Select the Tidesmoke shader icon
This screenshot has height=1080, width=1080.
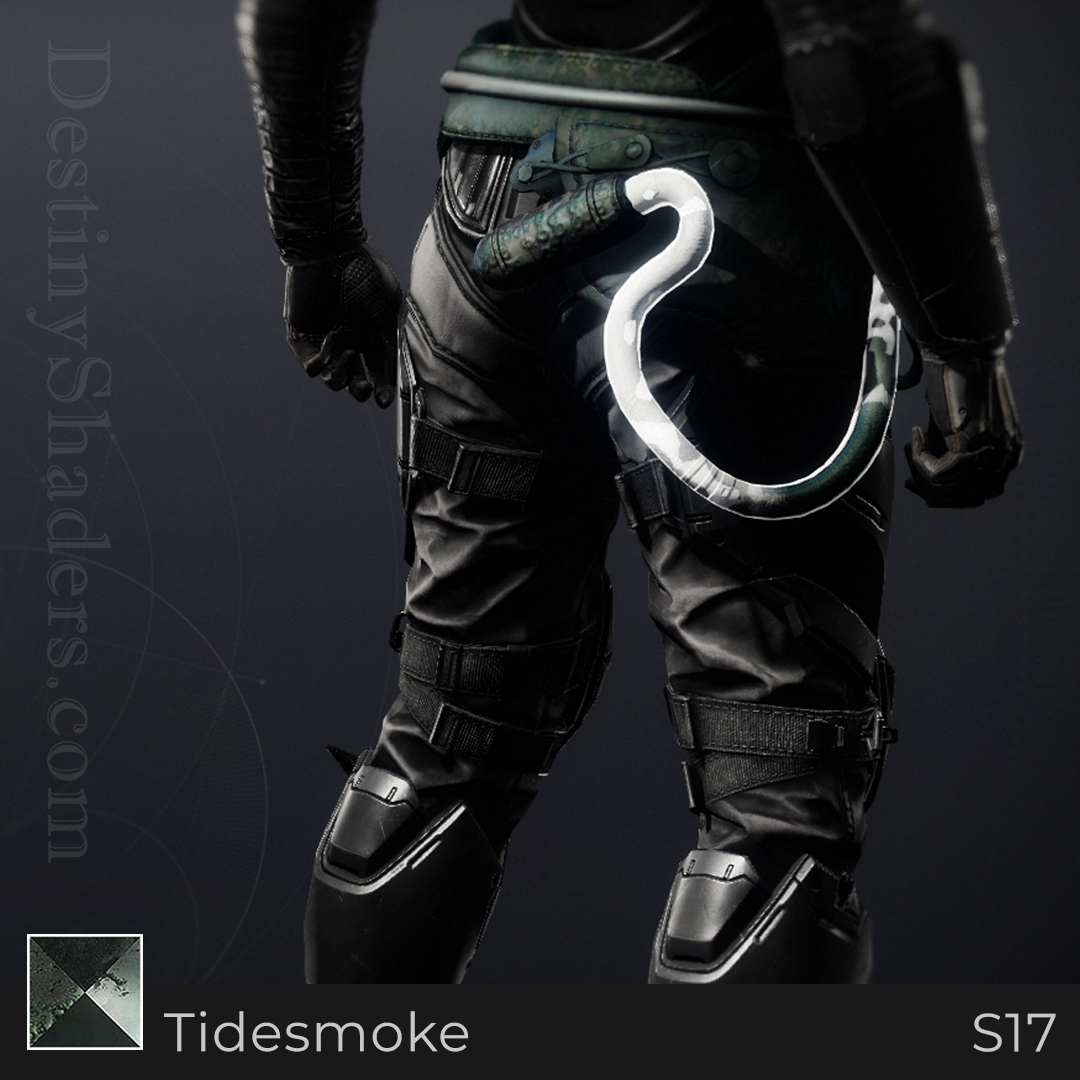click(x=85, y=992)
